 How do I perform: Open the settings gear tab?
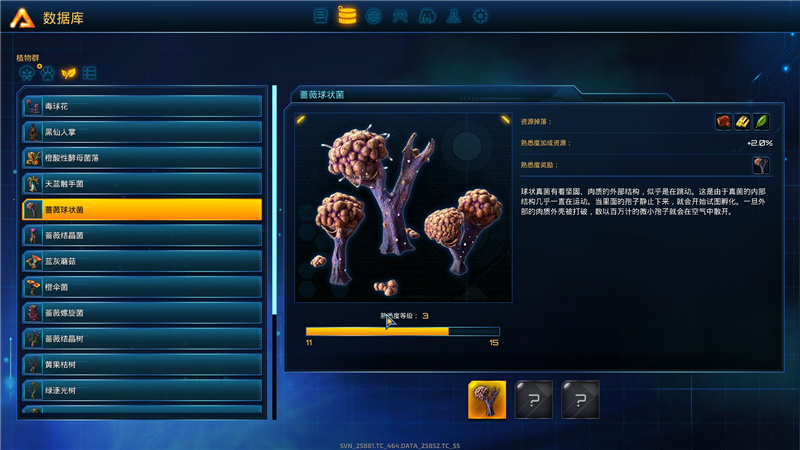click(x=480, y=16)
